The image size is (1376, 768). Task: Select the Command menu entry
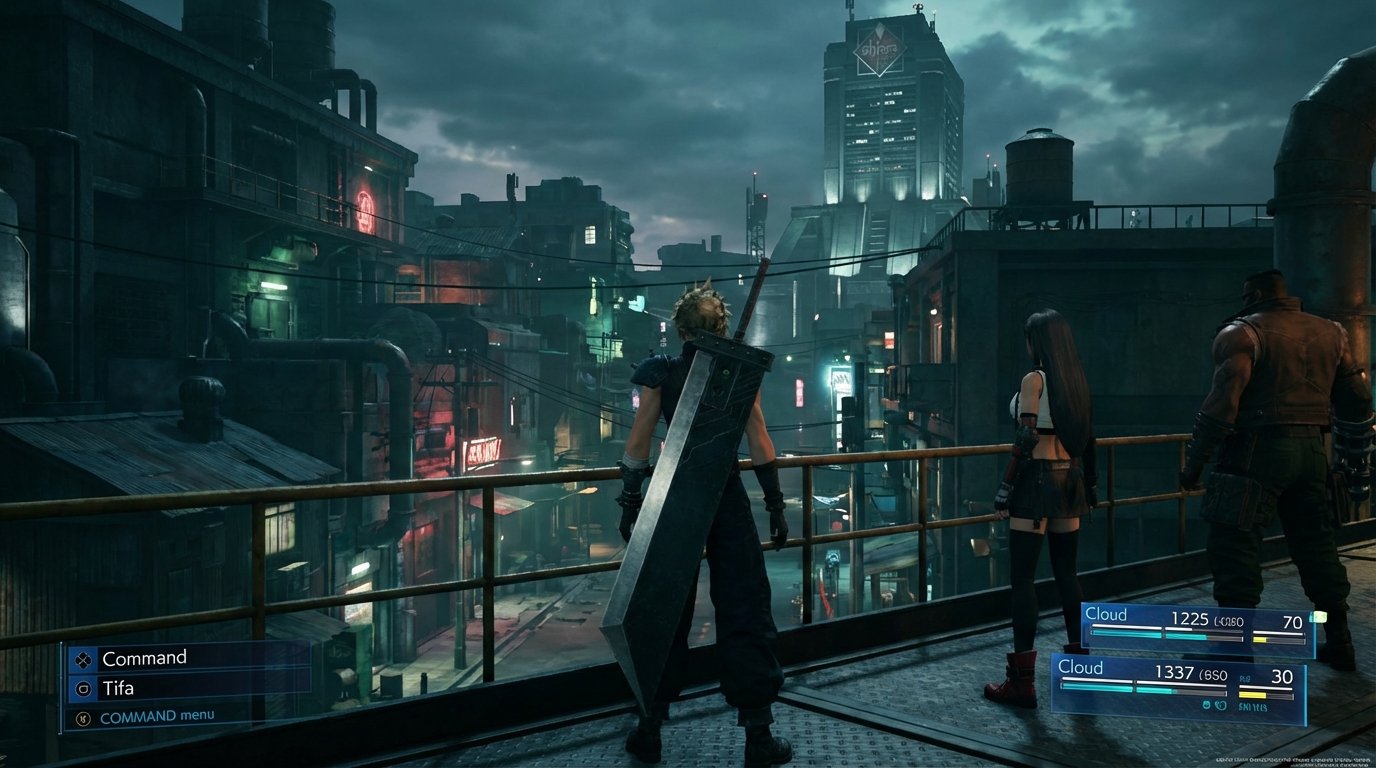(x=143, y=657)
